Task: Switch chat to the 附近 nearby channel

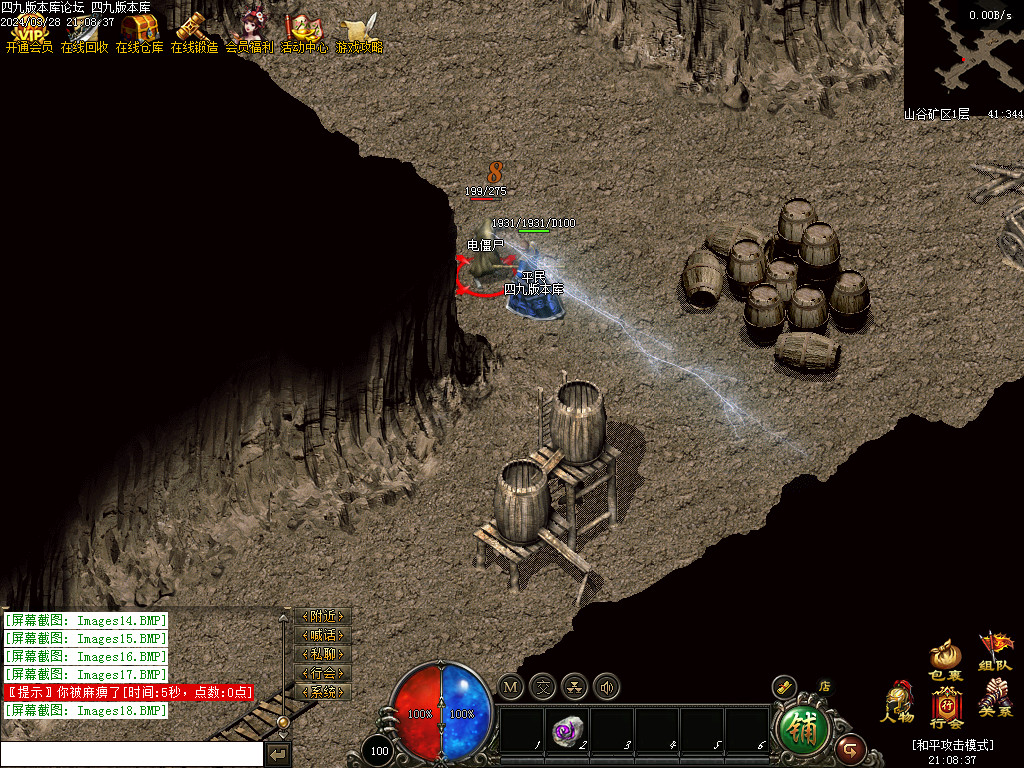Action: click(323, 617)
